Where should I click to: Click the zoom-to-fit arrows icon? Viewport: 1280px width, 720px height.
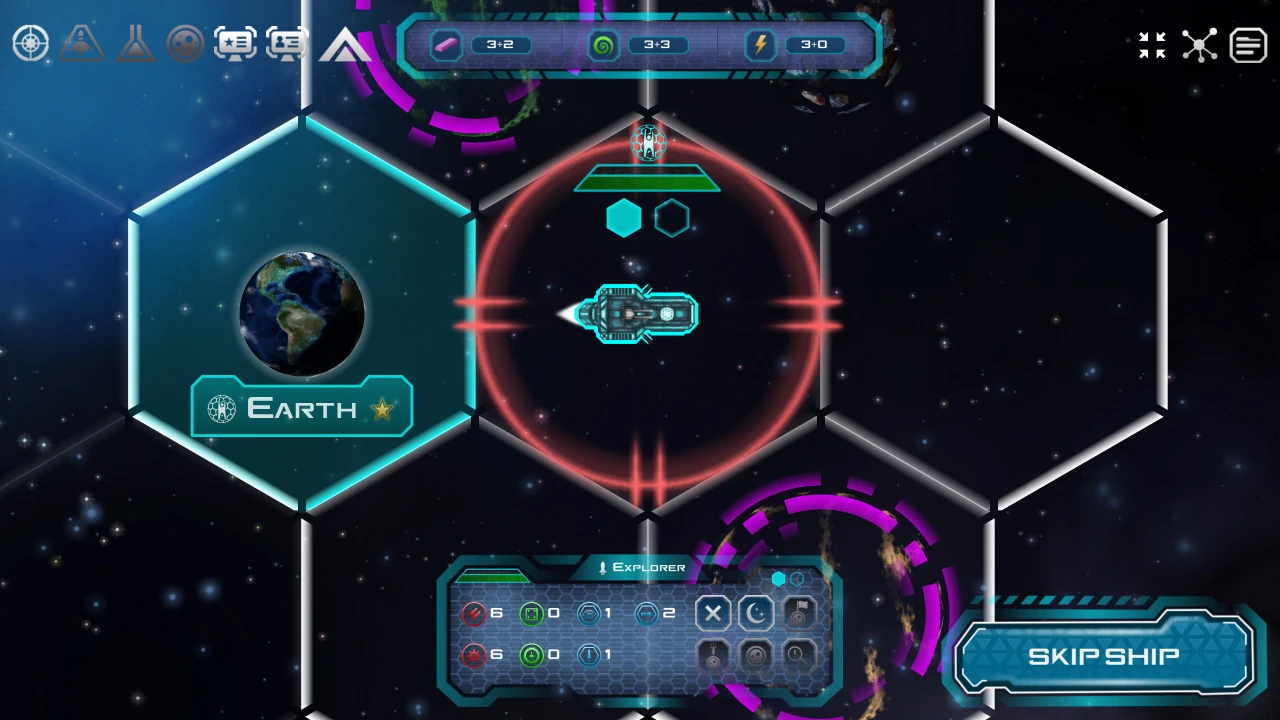1152,45
